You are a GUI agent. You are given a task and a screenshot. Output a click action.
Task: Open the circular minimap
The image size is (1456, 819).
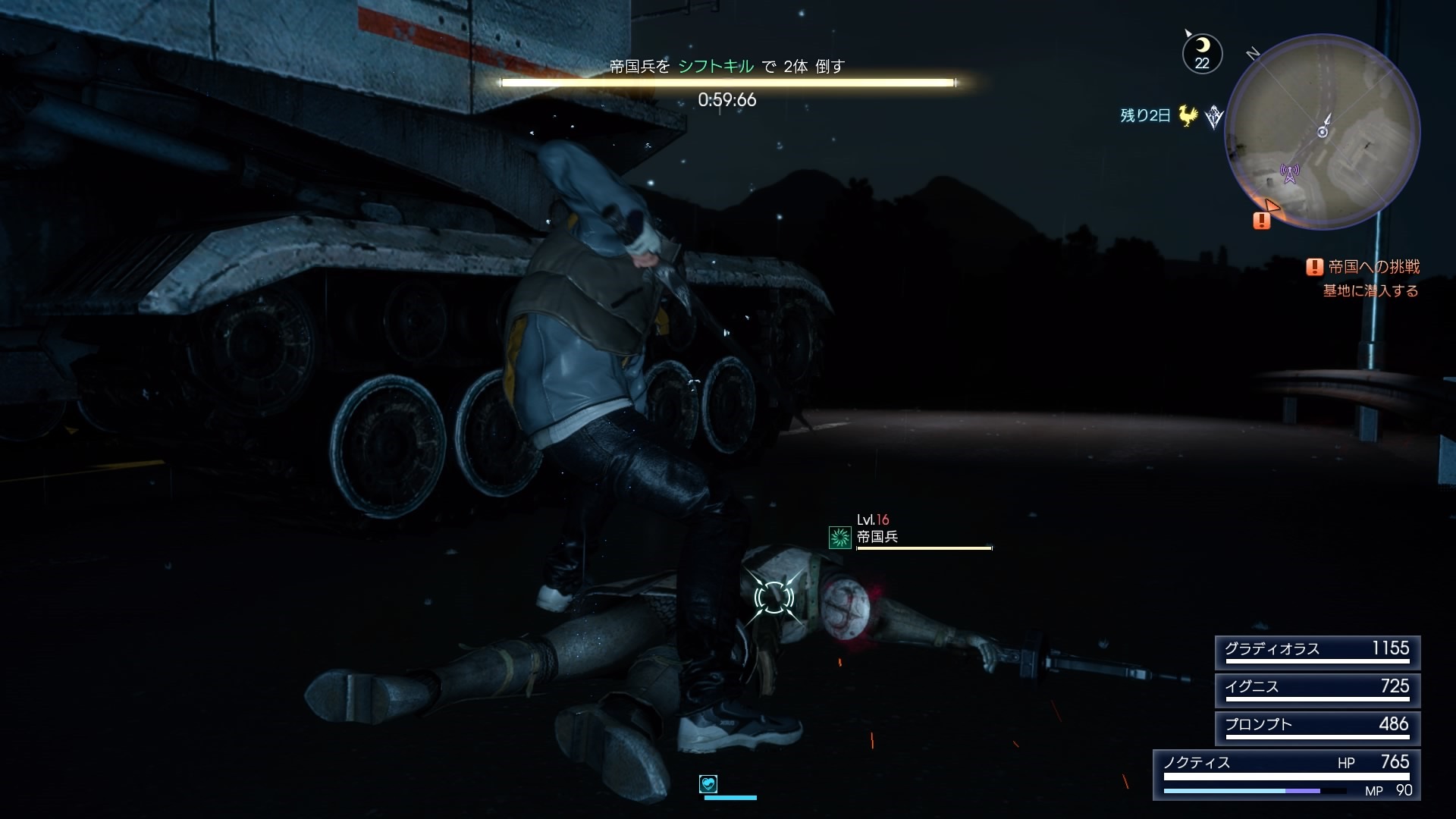(1323, 132)
